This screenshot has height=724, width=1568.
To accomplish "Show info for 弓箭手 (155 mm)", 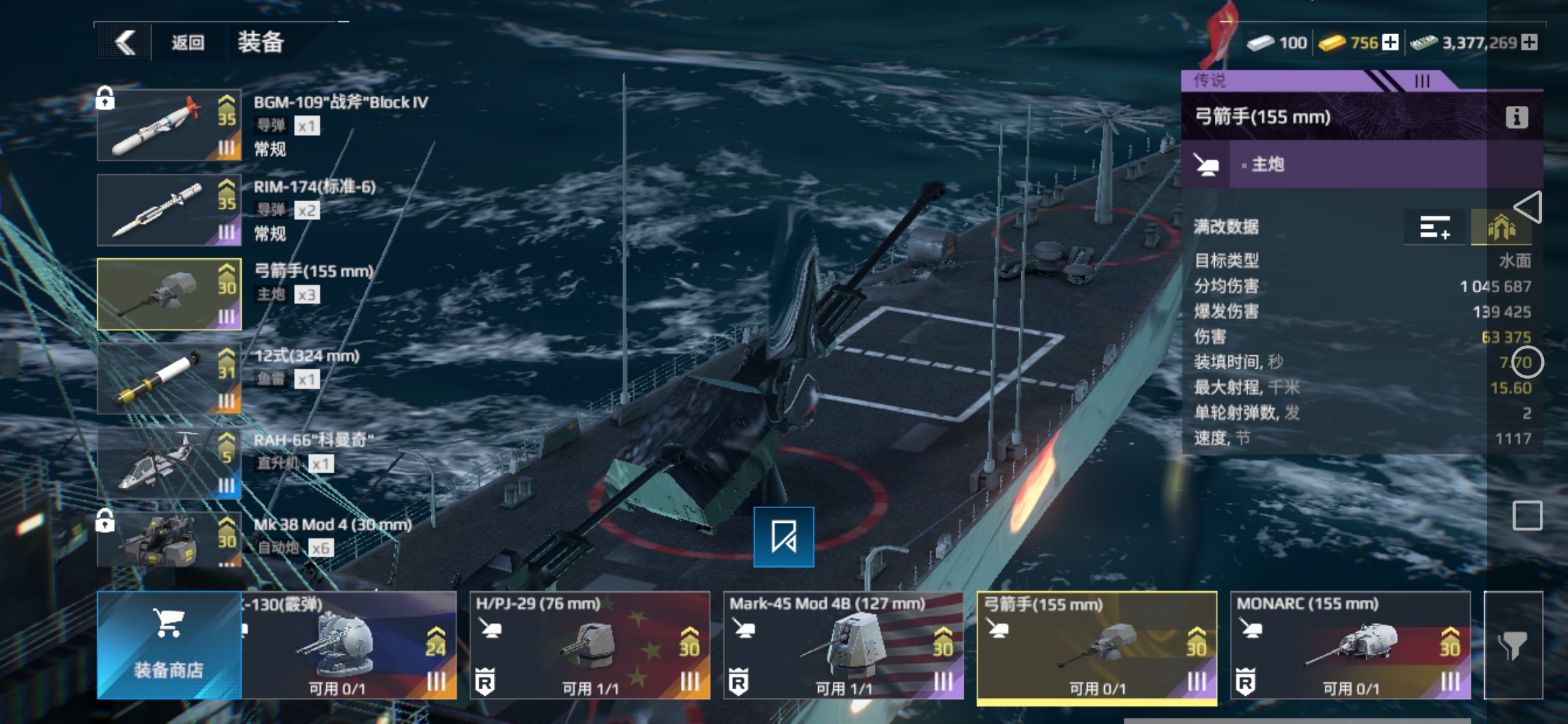I will tap(1516, 117).
